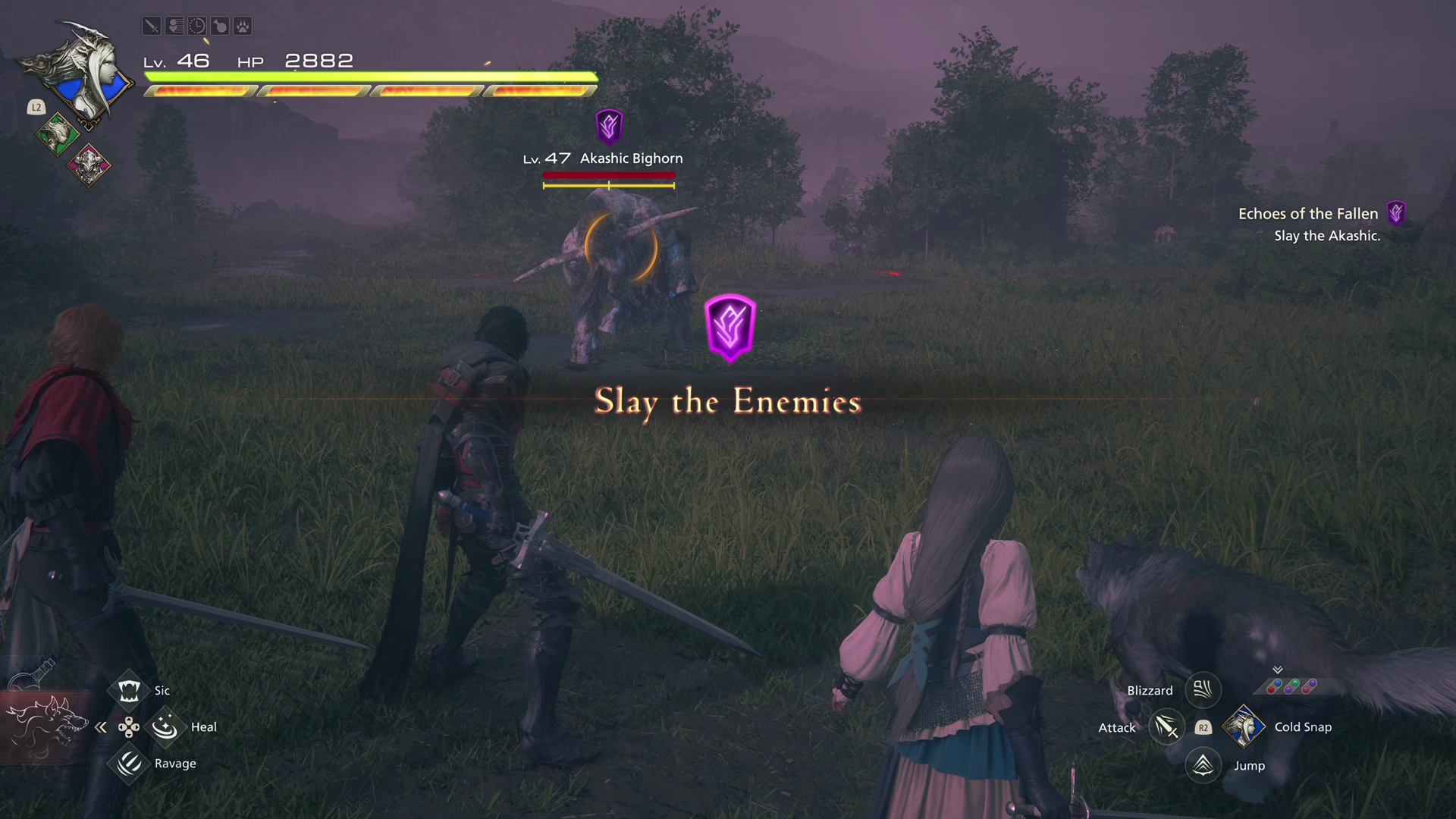Select the Sic pet command icon
This screenshot has width=1456, height=819.
click(x=129, y=690)
